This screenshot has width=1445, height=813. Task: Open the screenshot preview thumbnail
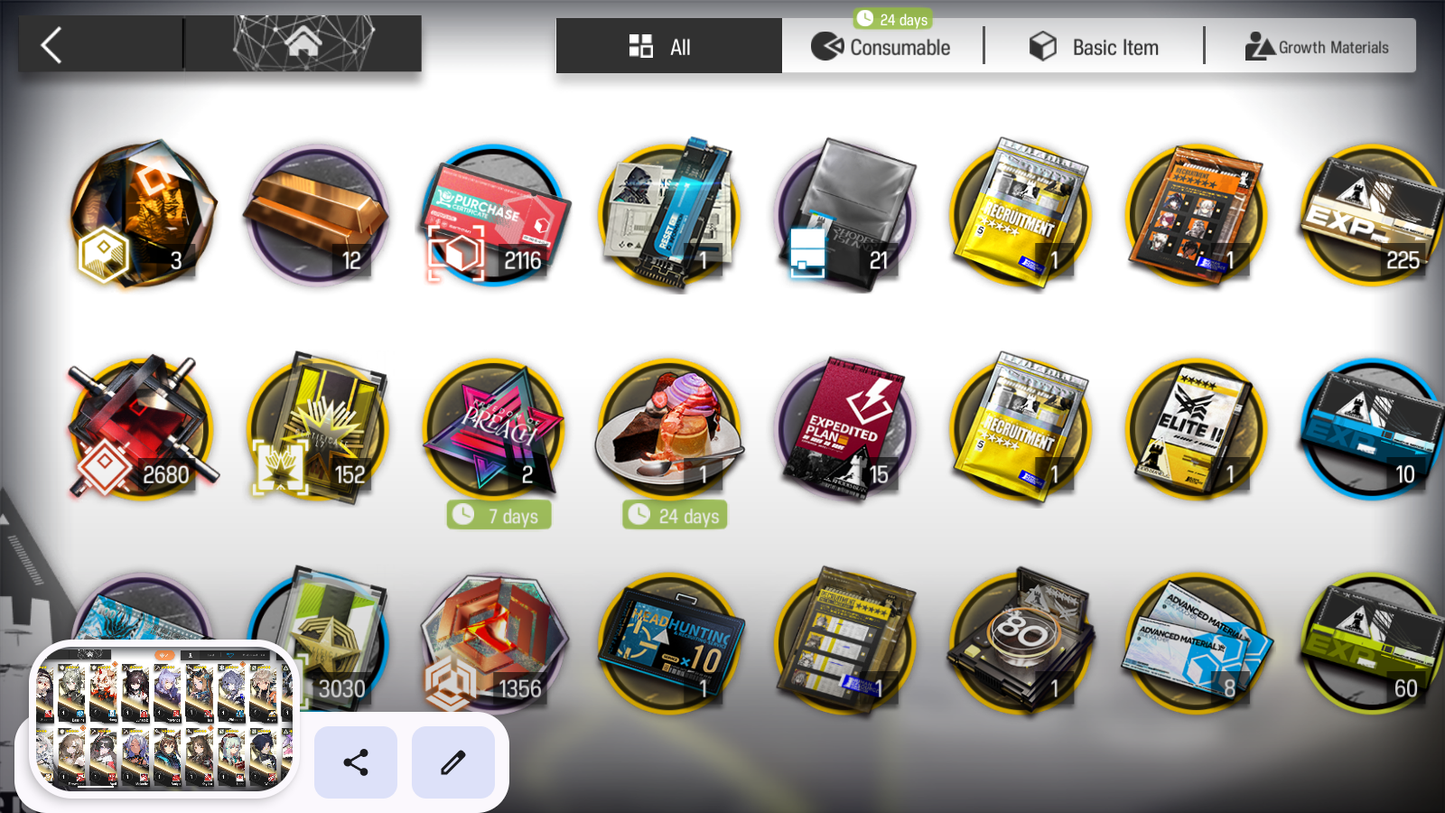165,717
